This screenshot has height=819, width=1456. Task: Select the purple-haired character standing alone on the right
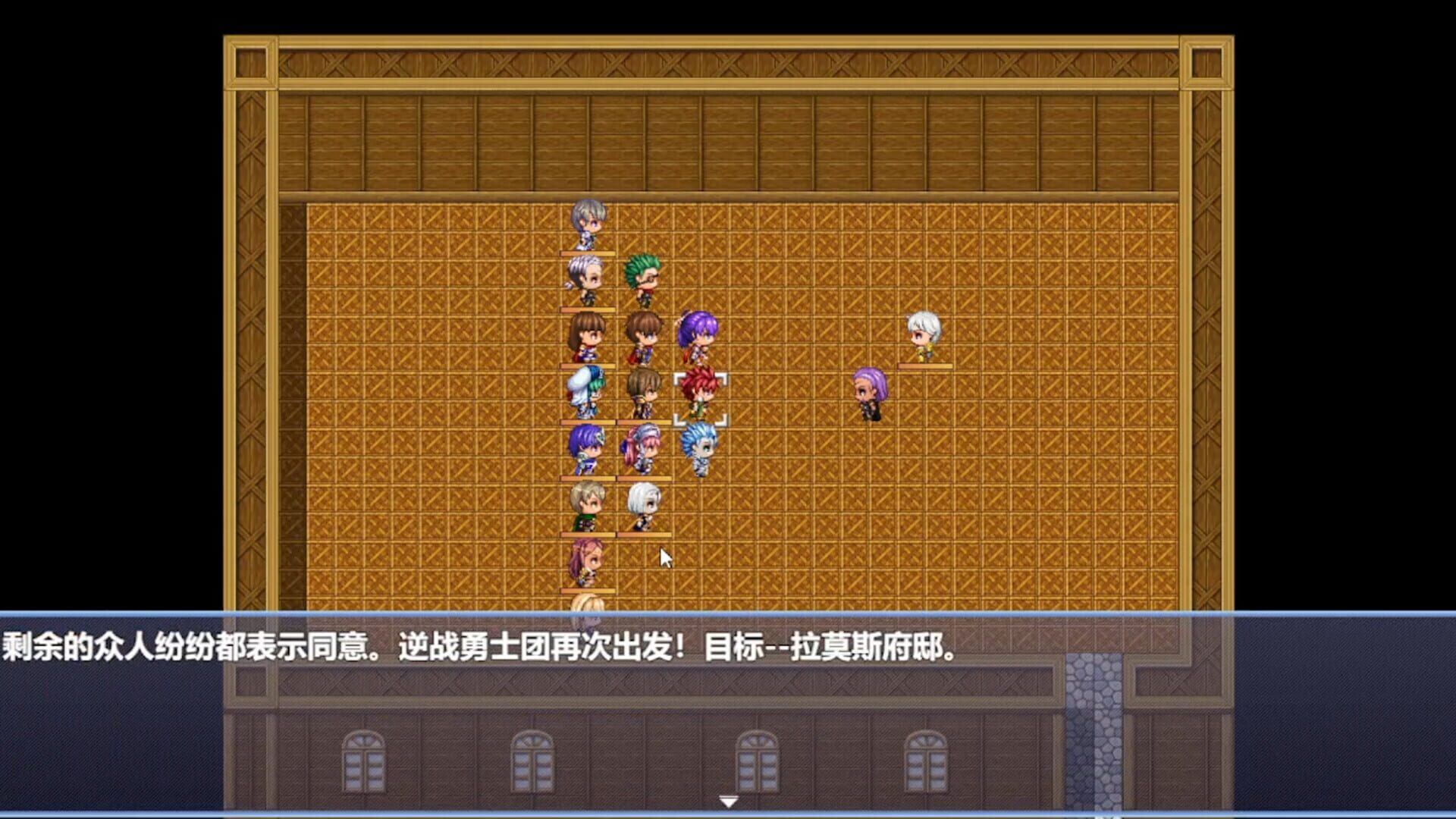pyautogui.click(x=869, y=391)
